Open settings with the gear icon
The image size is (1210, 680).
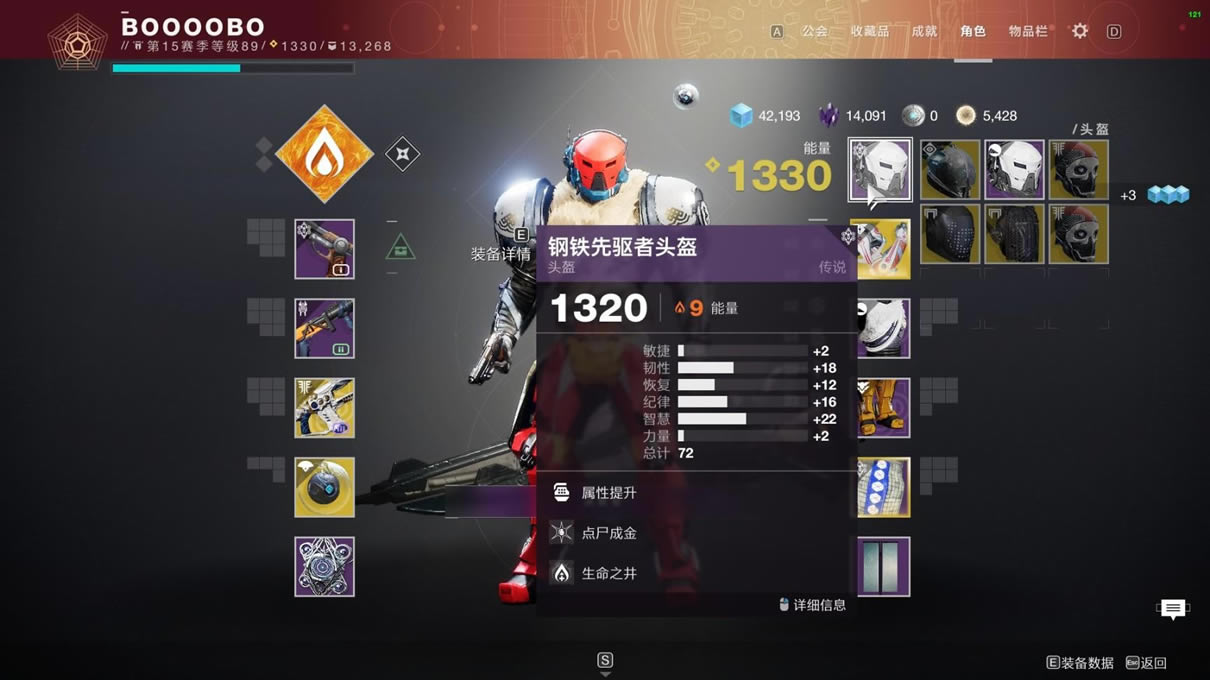[1080, 31]
